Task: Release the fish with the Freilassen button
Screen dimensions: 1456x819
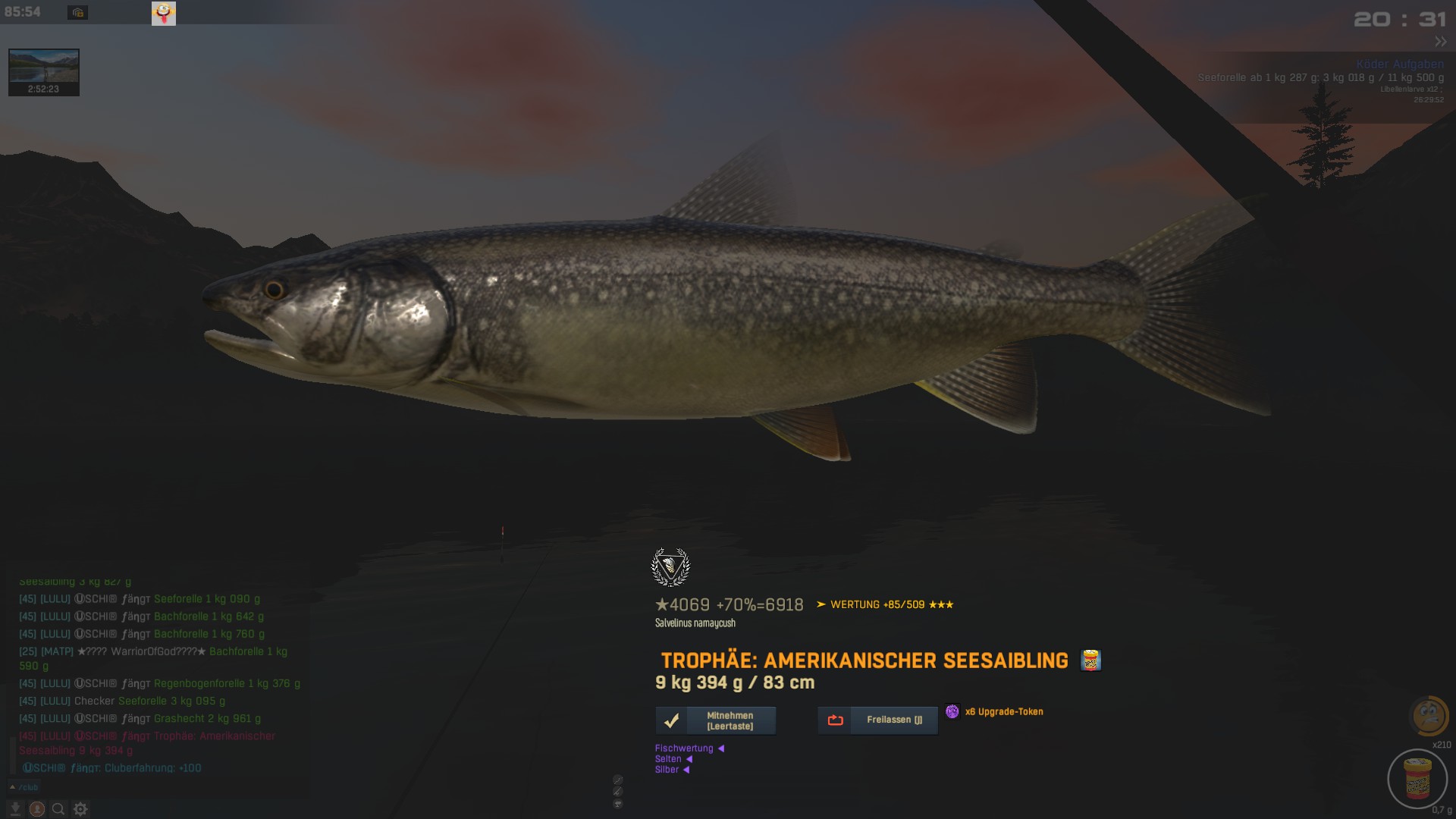Action: 877,720
